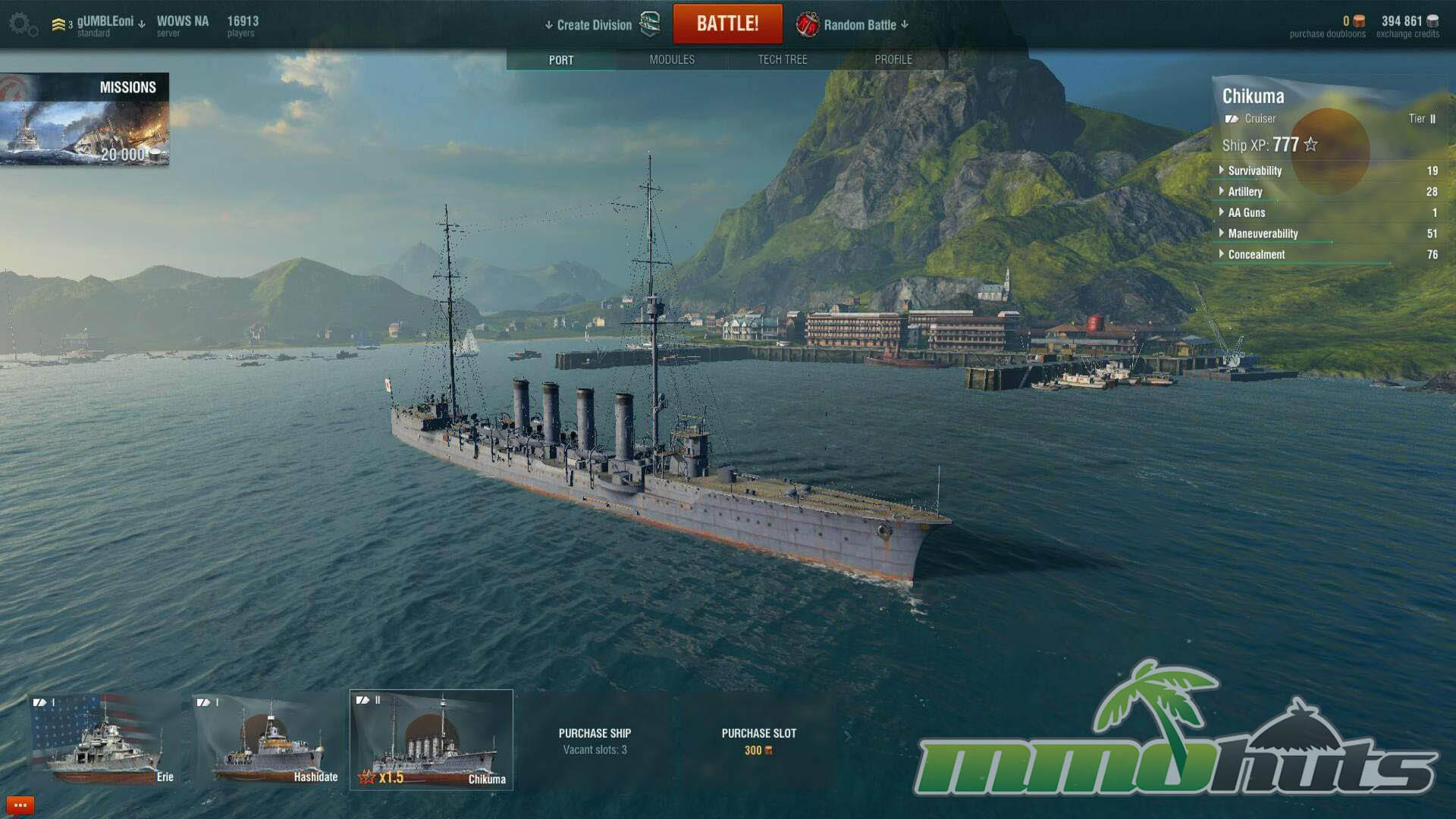Open the Tech Tree tab

pyautogui.click(x=783, y=59)
